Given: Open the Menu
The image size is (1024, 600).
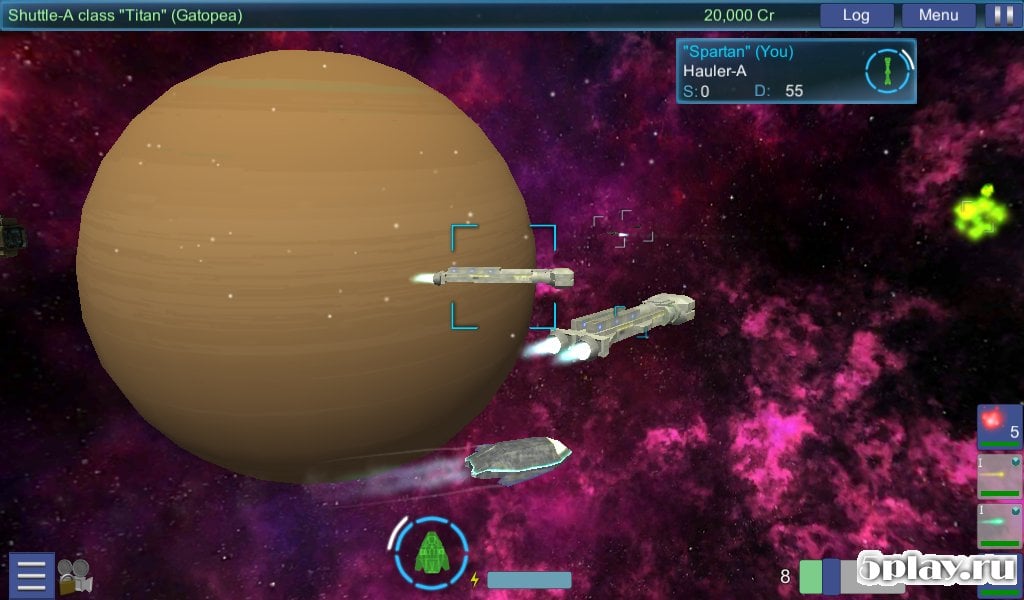Looking at the screenshot, I should pos(938,15).
